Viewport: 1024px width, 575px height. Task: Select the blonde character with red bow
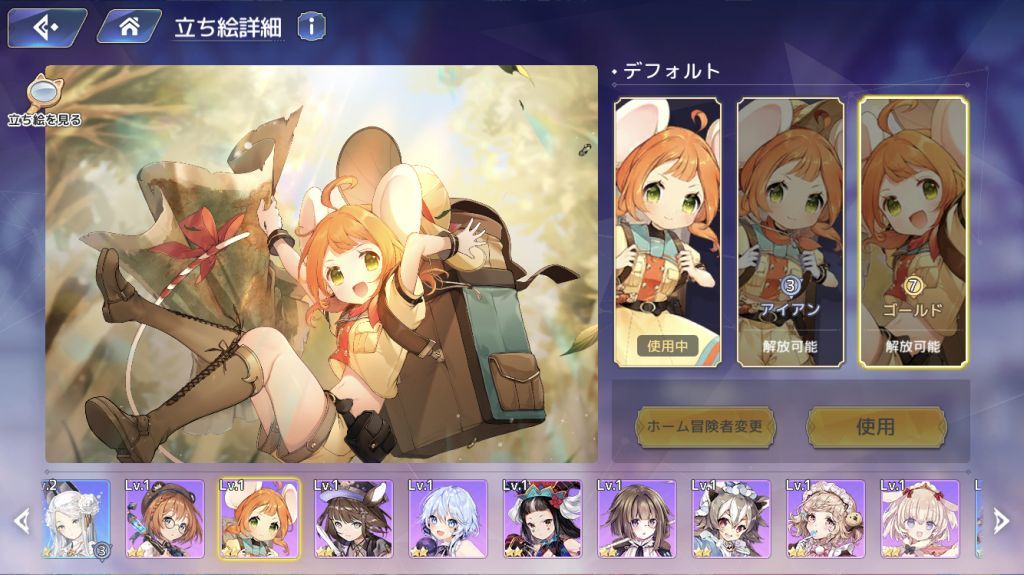(919, 519)
